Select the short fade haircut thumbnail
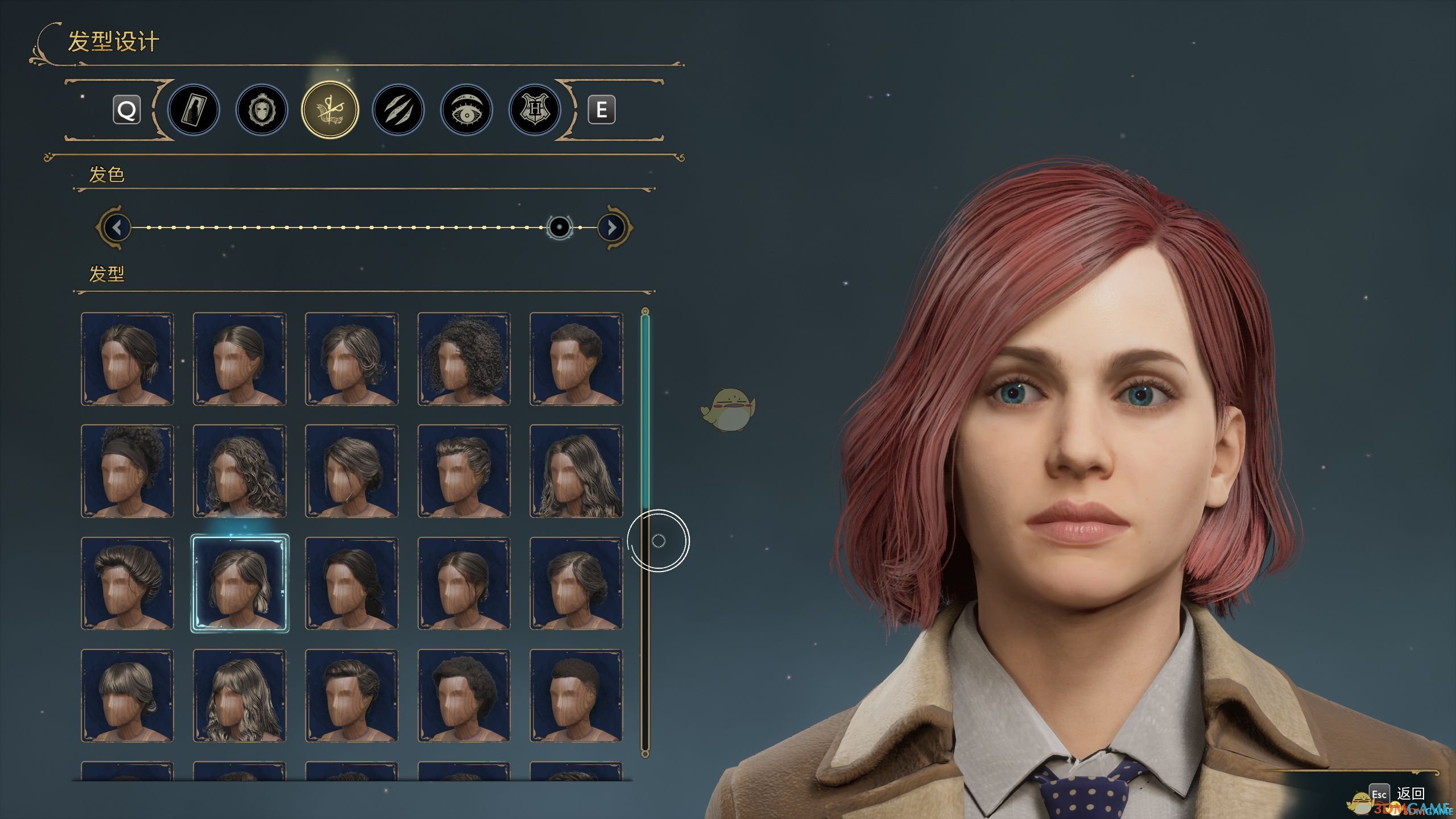1456x819 pixels. pos(576,696)
